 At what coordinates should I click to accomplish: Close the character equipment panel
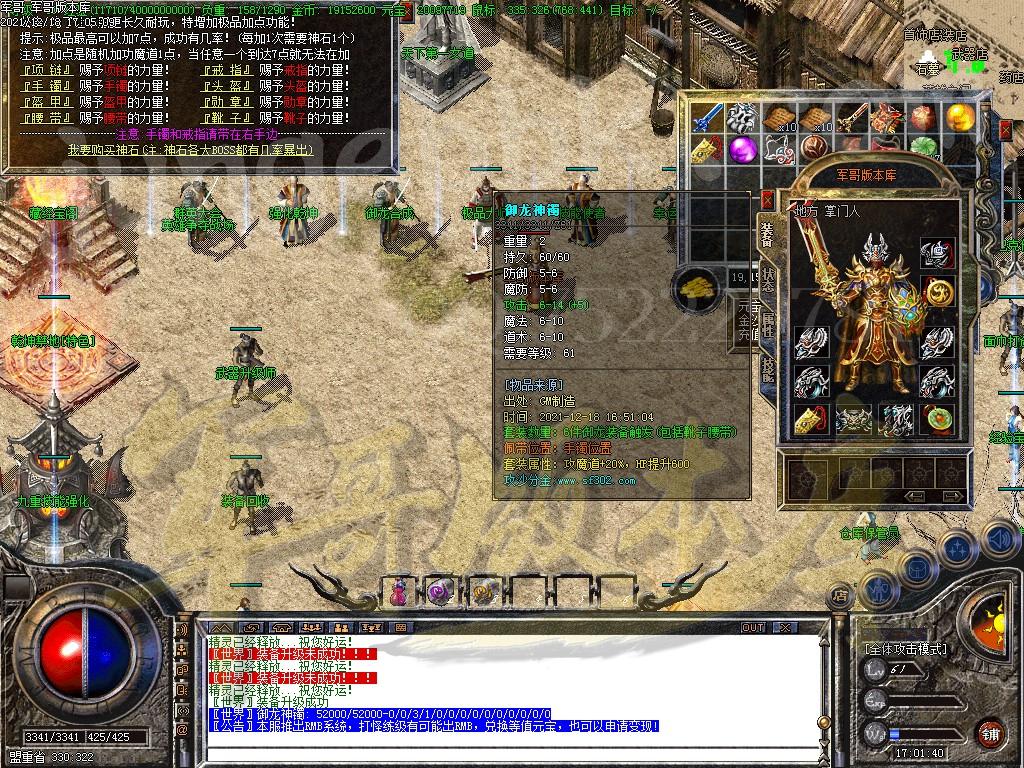(767, 200)
